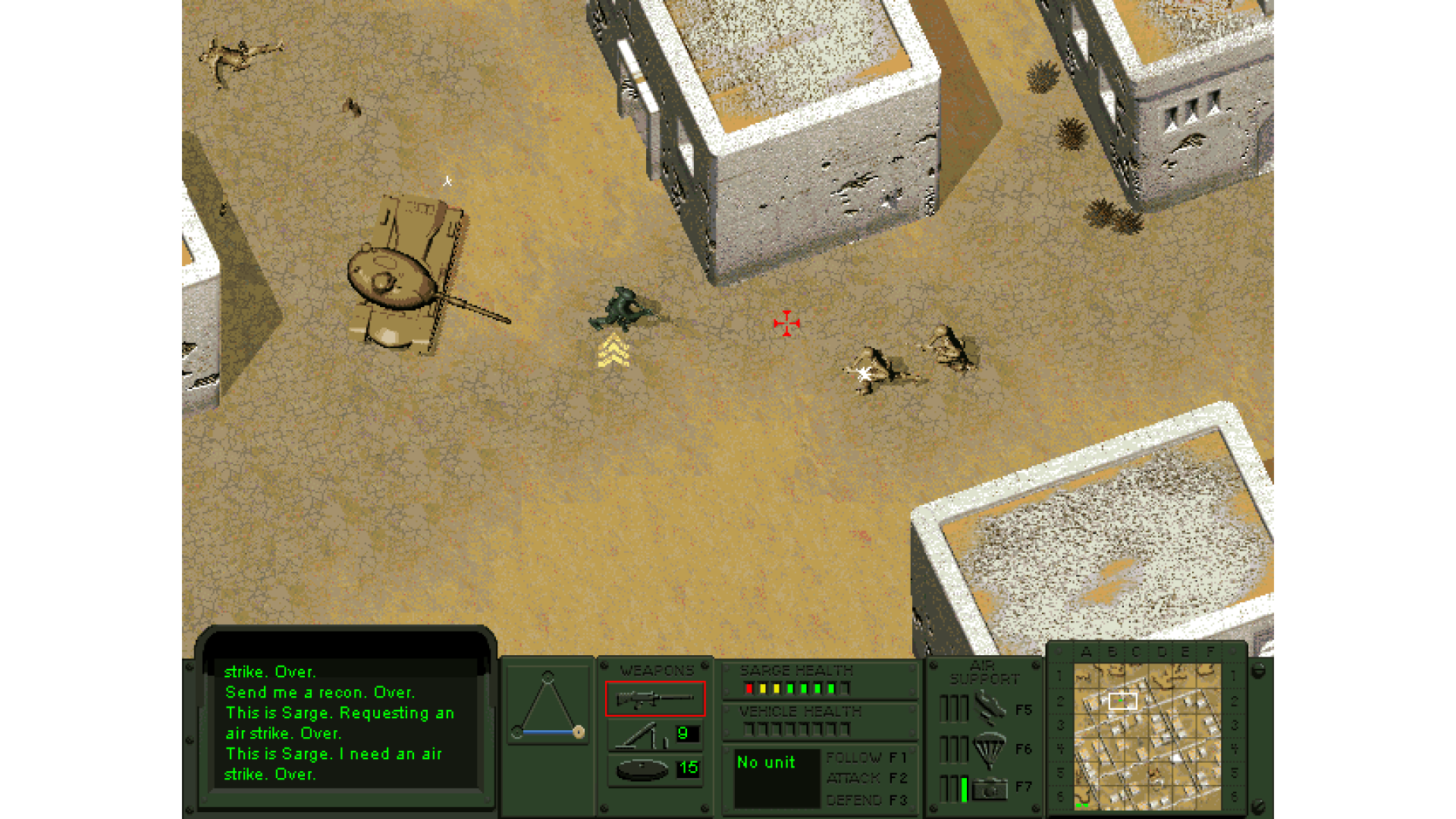
Task: Click the triangle formation selector panel
Action: (x=548, y=704)
